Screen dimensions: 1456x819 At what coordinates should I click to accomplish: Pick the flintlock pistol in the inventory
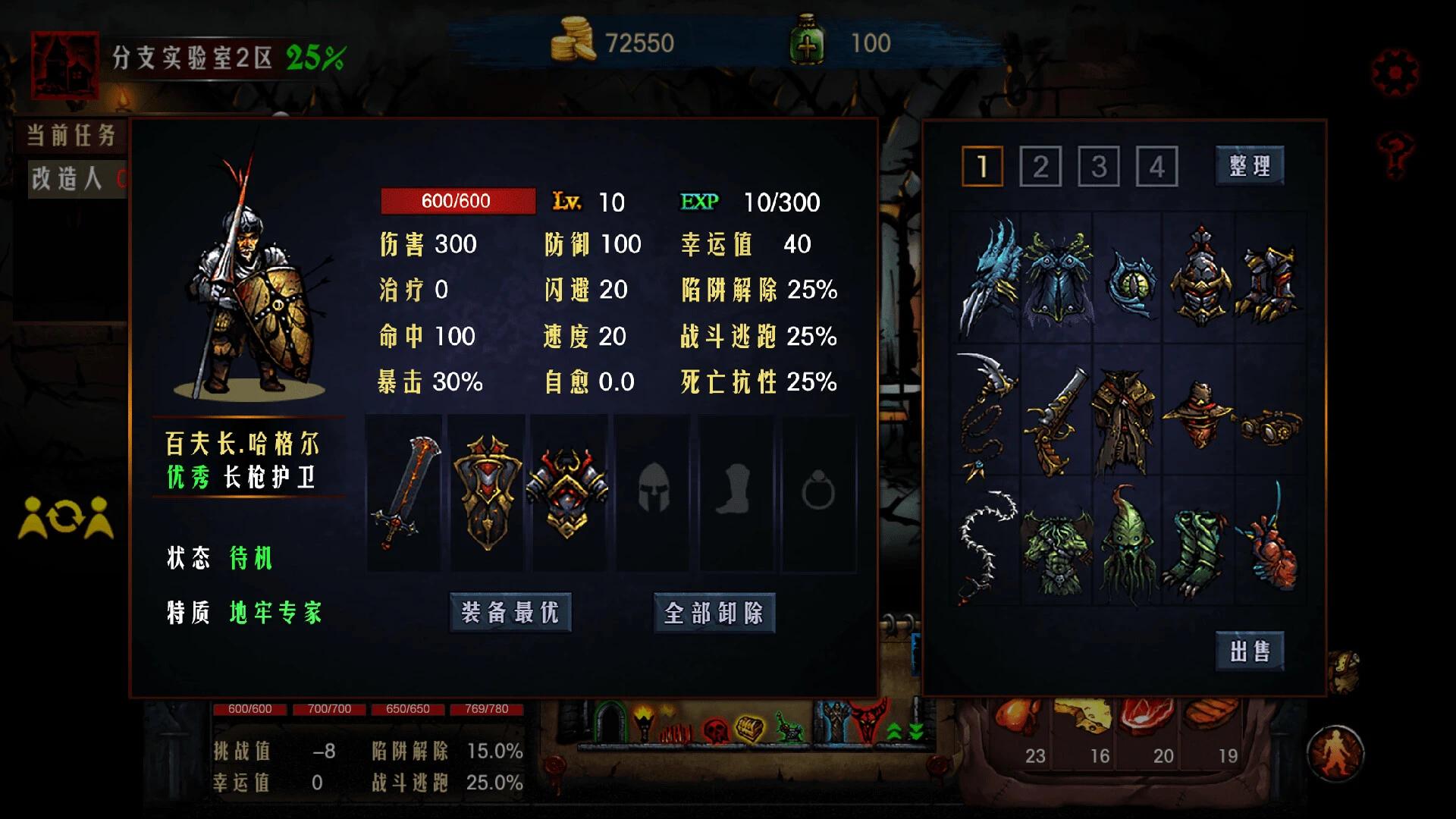(x=1056, y=421)
